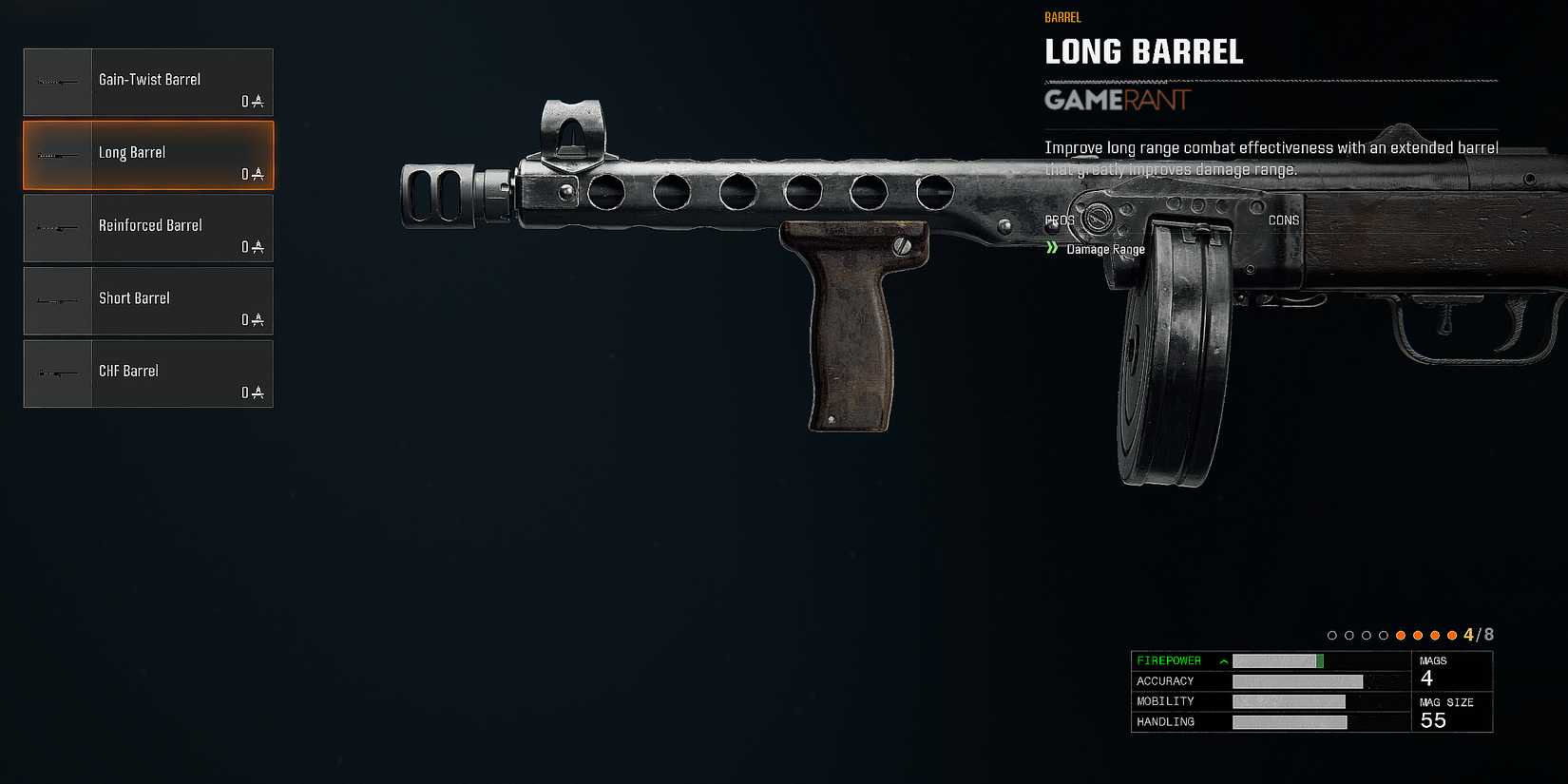This screenshot has width=1568, height=784.
Task: Click the CHF Barrel thumbnail icon
Action: [57, 373]
